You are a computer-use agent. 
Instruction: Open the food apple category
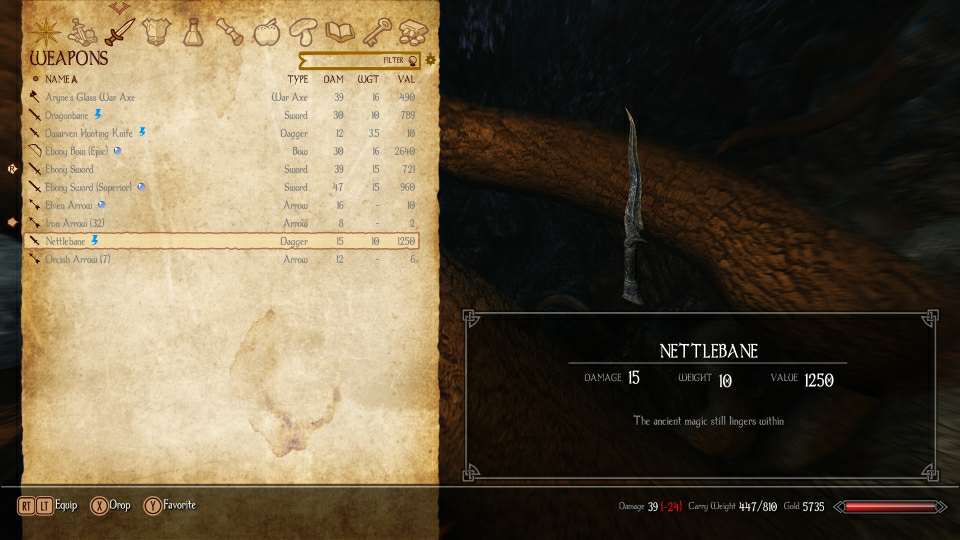[266, 33]
